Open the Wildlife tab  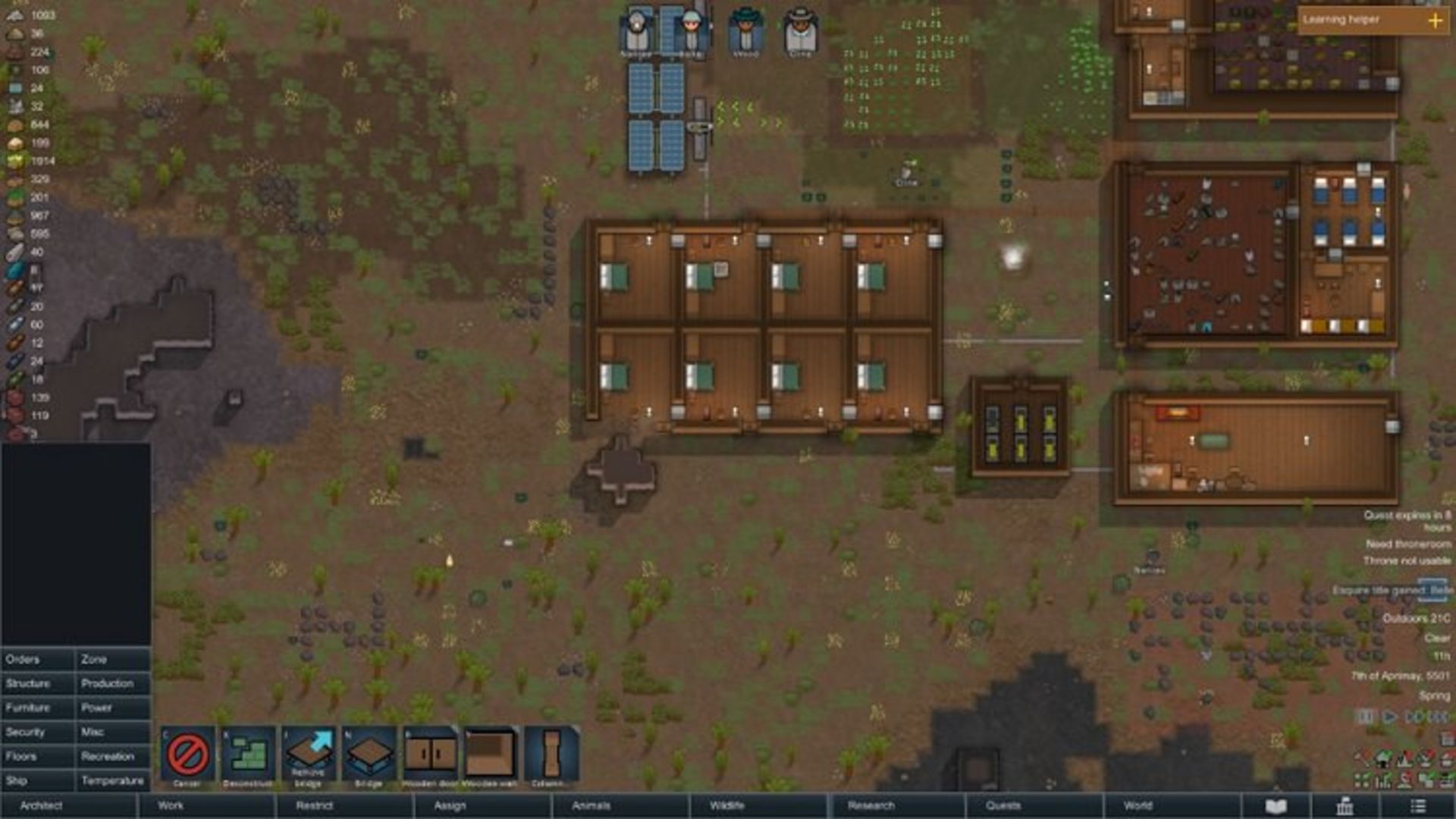pyautogui.click(x=726, y=805)
